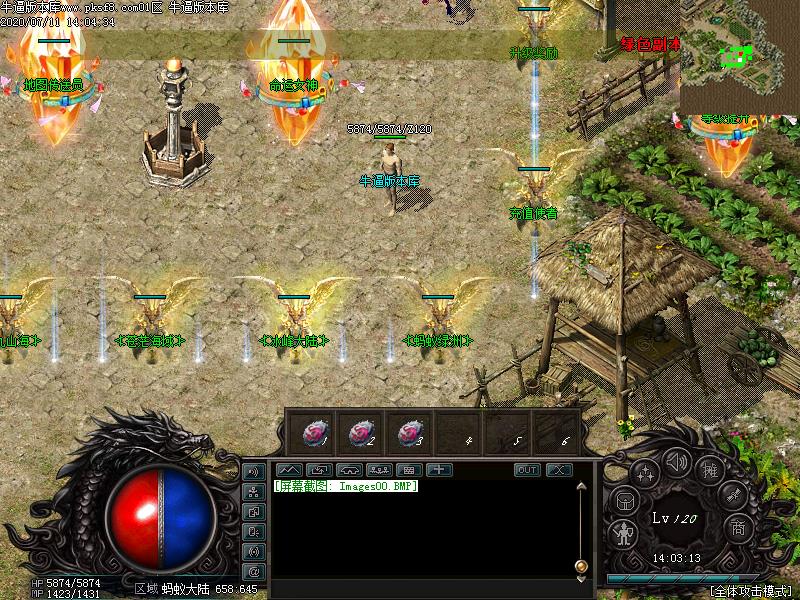Open the group members icon above chat

379,470
